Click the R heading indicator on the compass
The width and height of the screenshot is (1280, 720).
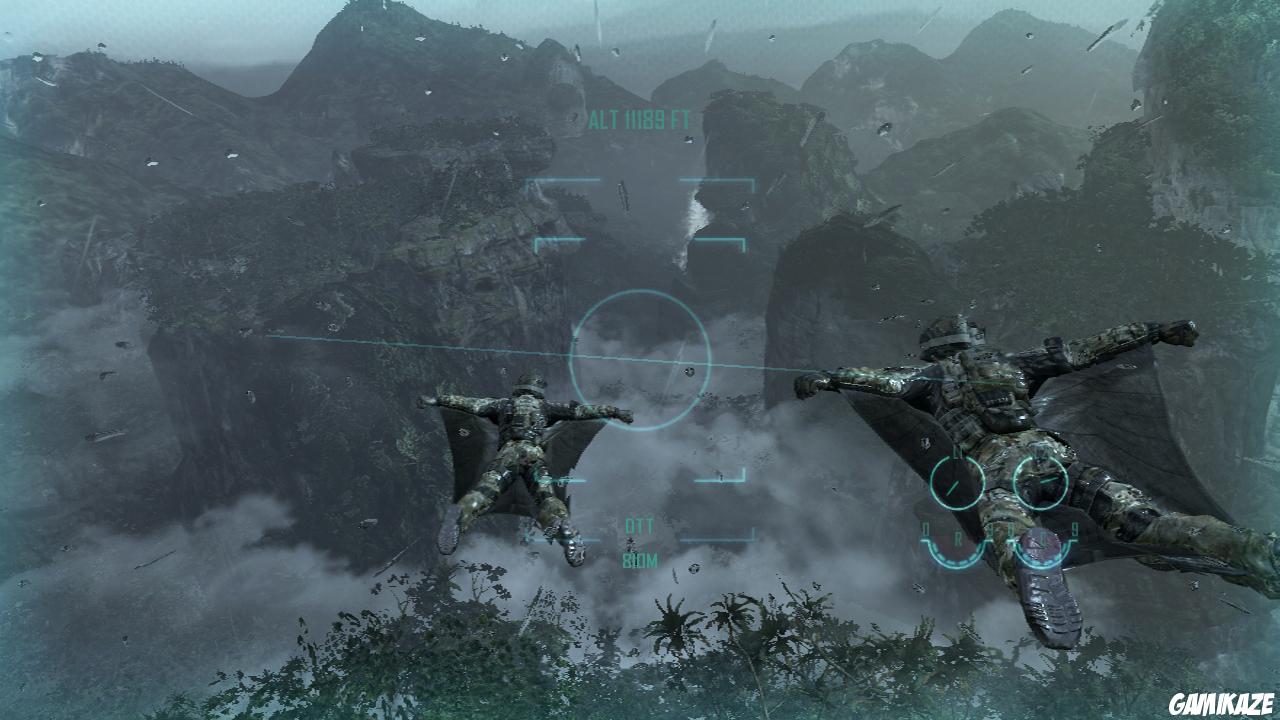[960, 536]
